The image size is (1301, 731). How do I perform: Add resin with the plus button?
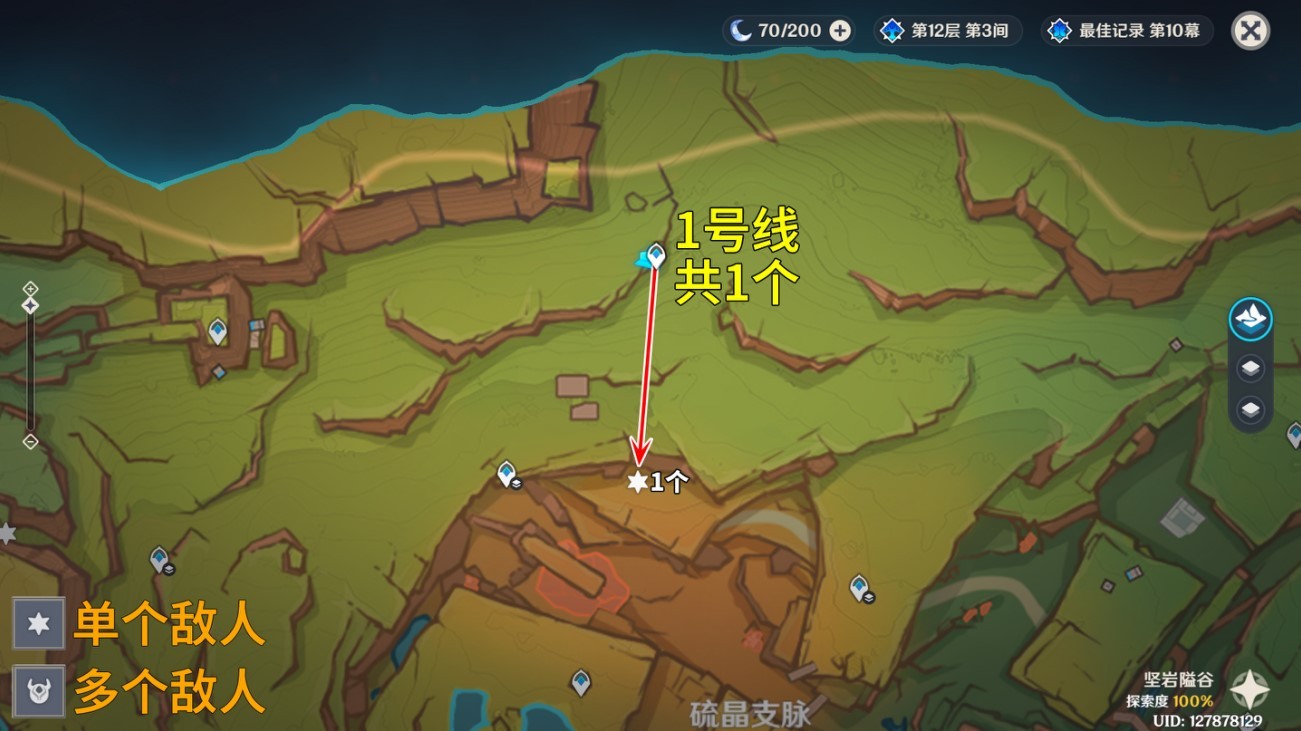[841, 31]
